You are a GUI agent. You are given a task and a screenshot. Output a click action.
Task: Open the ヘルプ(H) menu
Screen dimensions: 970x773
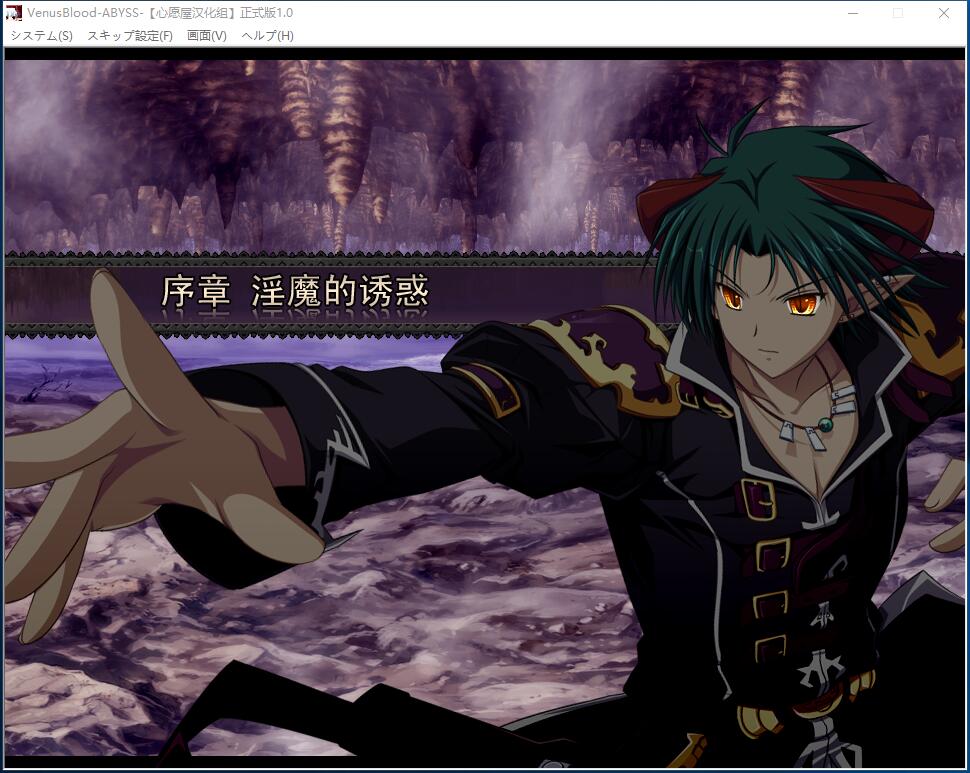(x=267, y=35)
